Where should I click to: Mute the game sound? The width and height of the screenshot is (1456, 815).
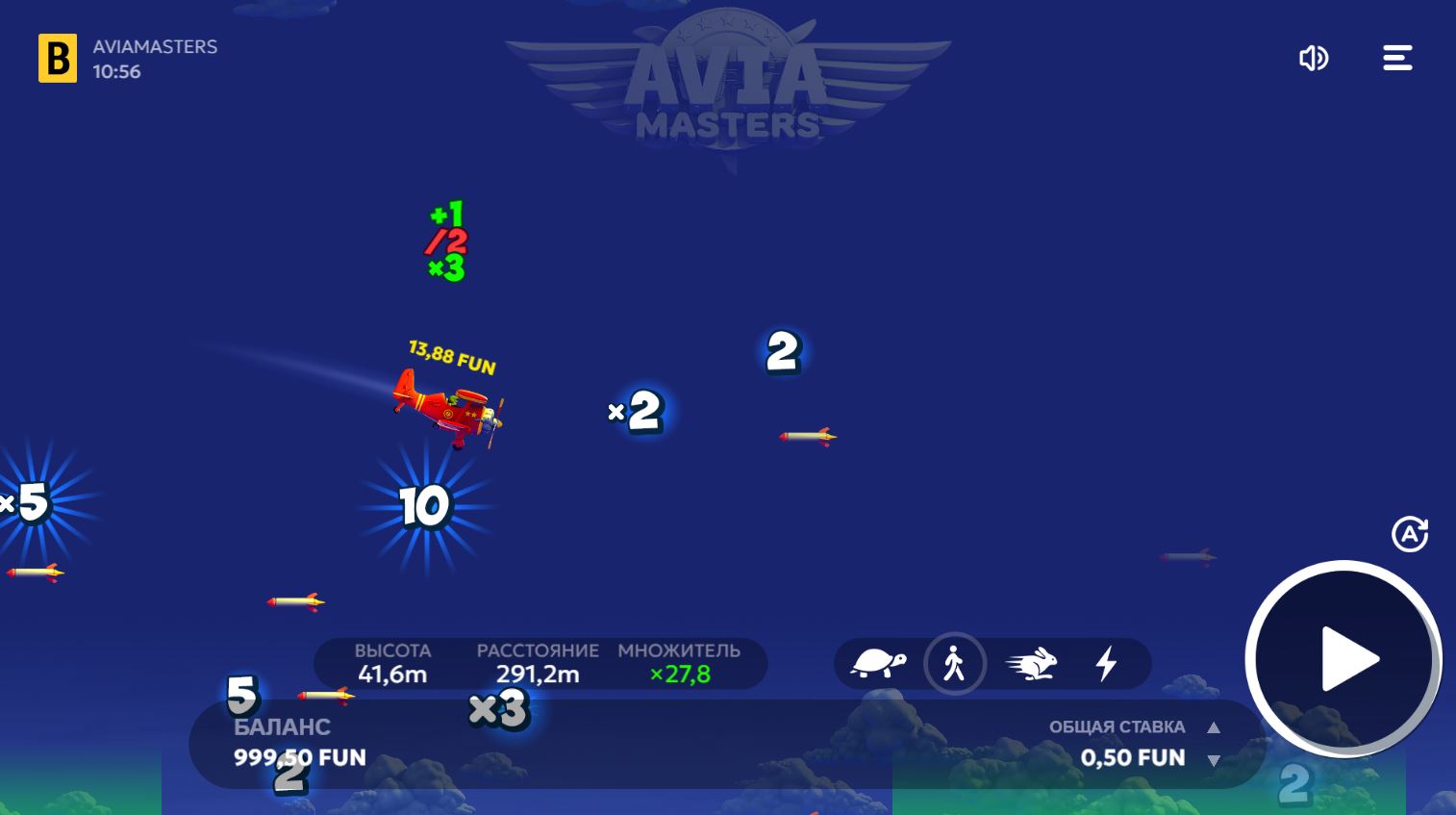point(1314,58)
